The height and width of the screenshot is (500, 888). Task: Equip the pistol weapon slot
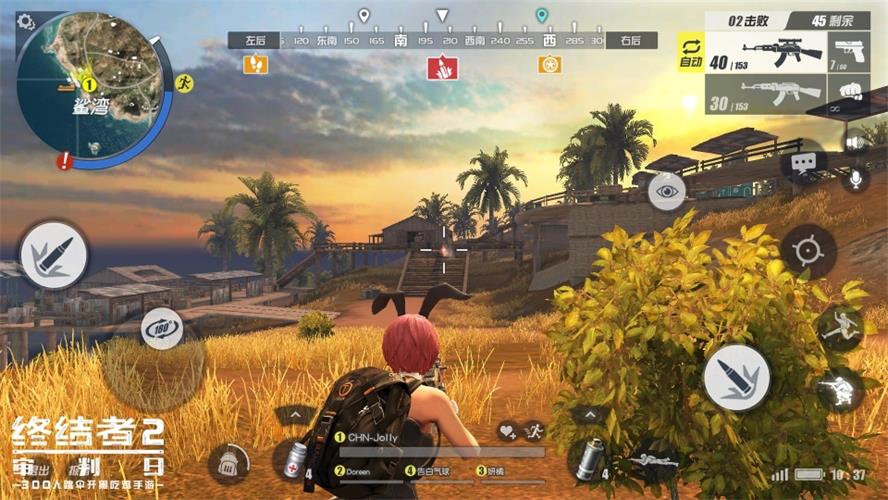tap(848, 52)
